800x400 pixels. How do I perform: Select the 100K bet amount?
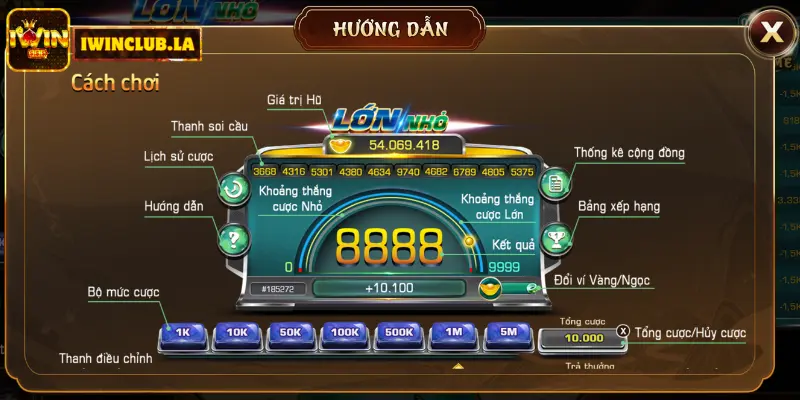(345, 332)
